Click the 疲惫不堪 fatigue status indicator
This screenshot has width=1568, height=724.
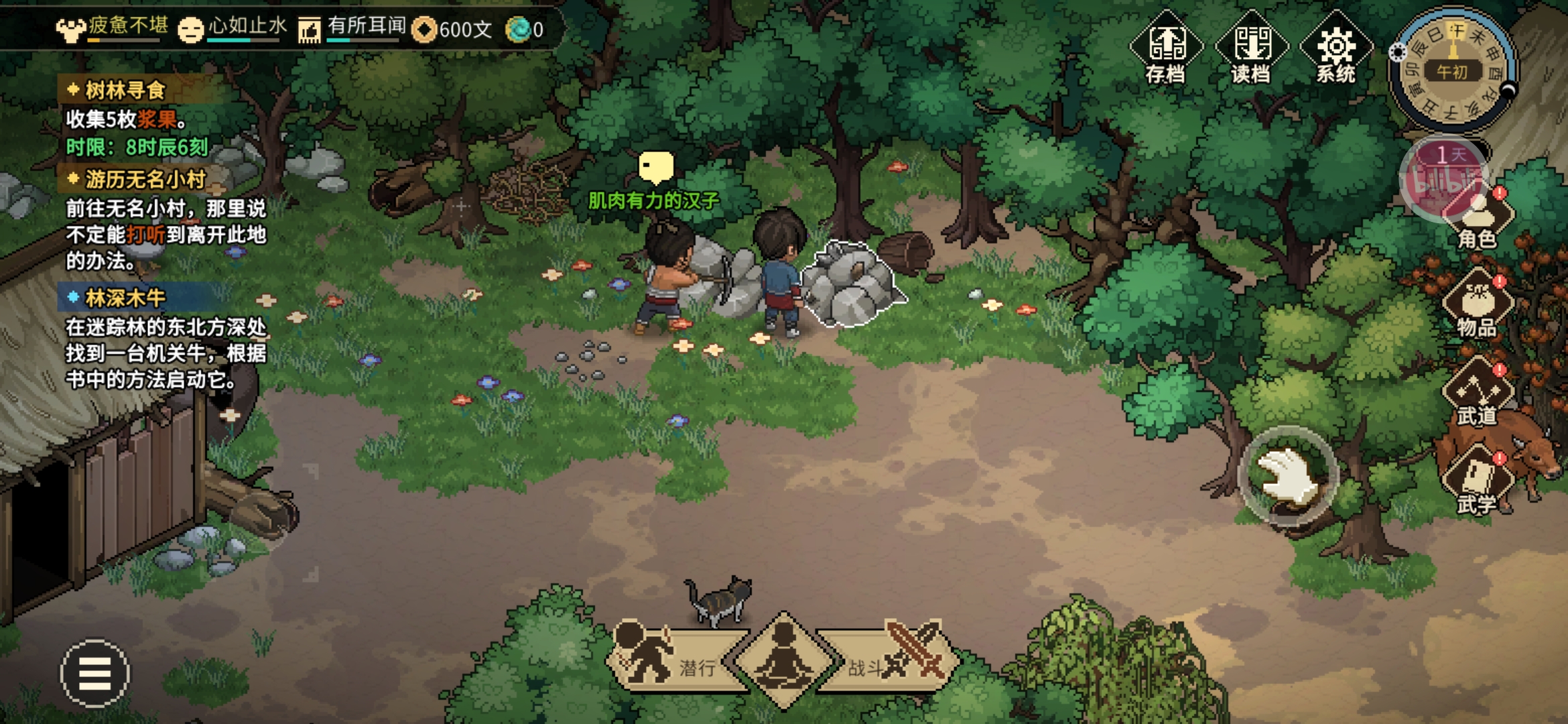click(x=111, y=28)
